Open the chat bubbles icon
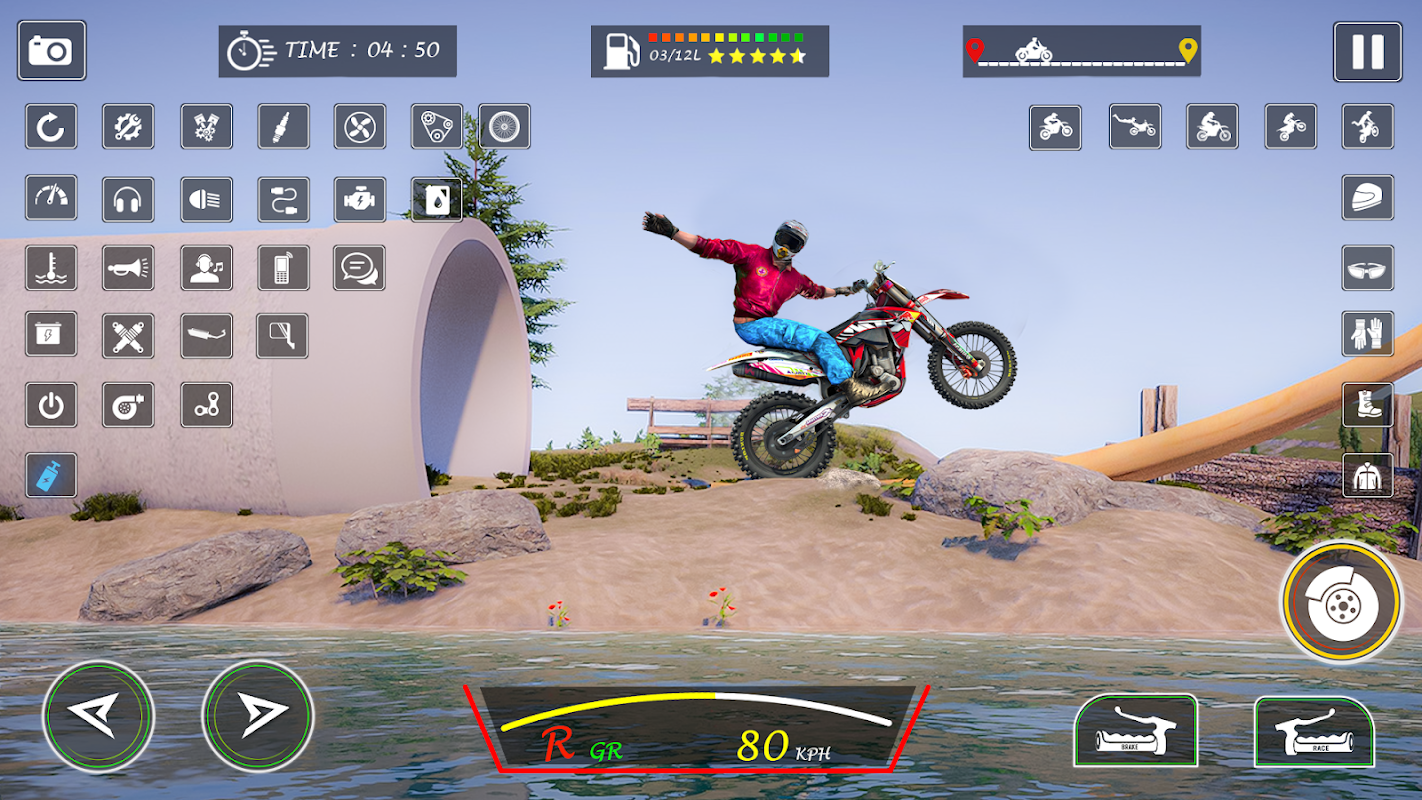 click(x=359, y=268)
